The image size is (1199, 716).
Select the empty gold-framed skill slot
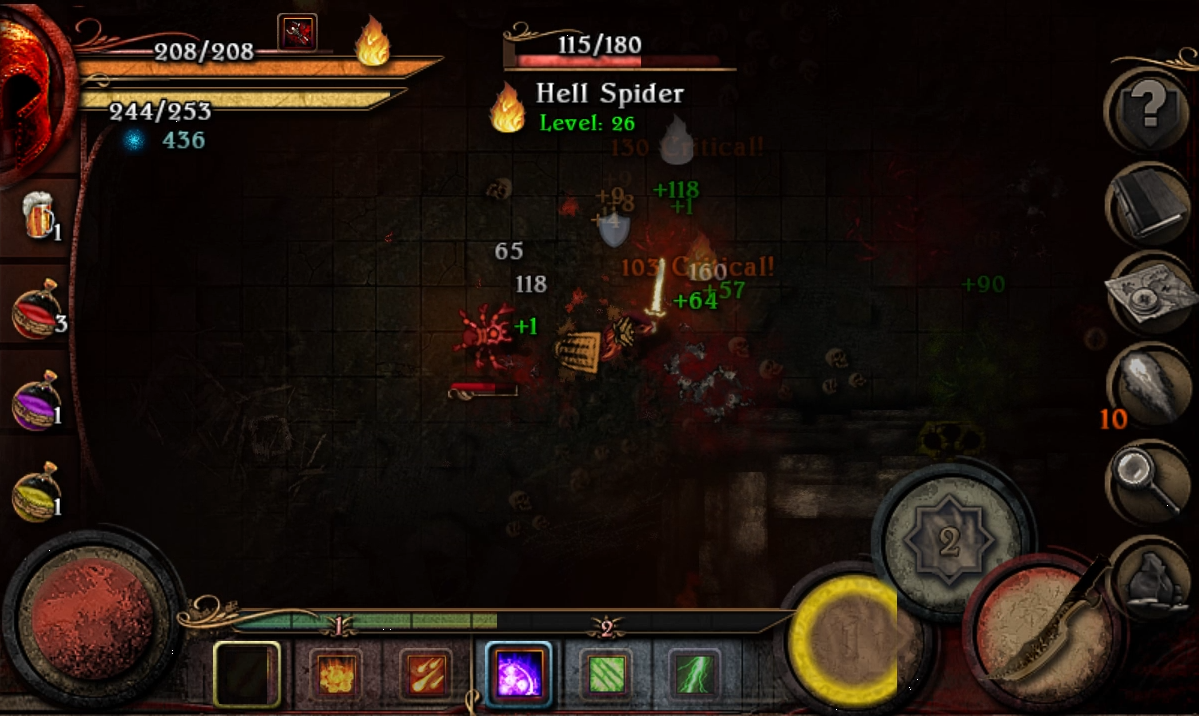pos(246,674)
